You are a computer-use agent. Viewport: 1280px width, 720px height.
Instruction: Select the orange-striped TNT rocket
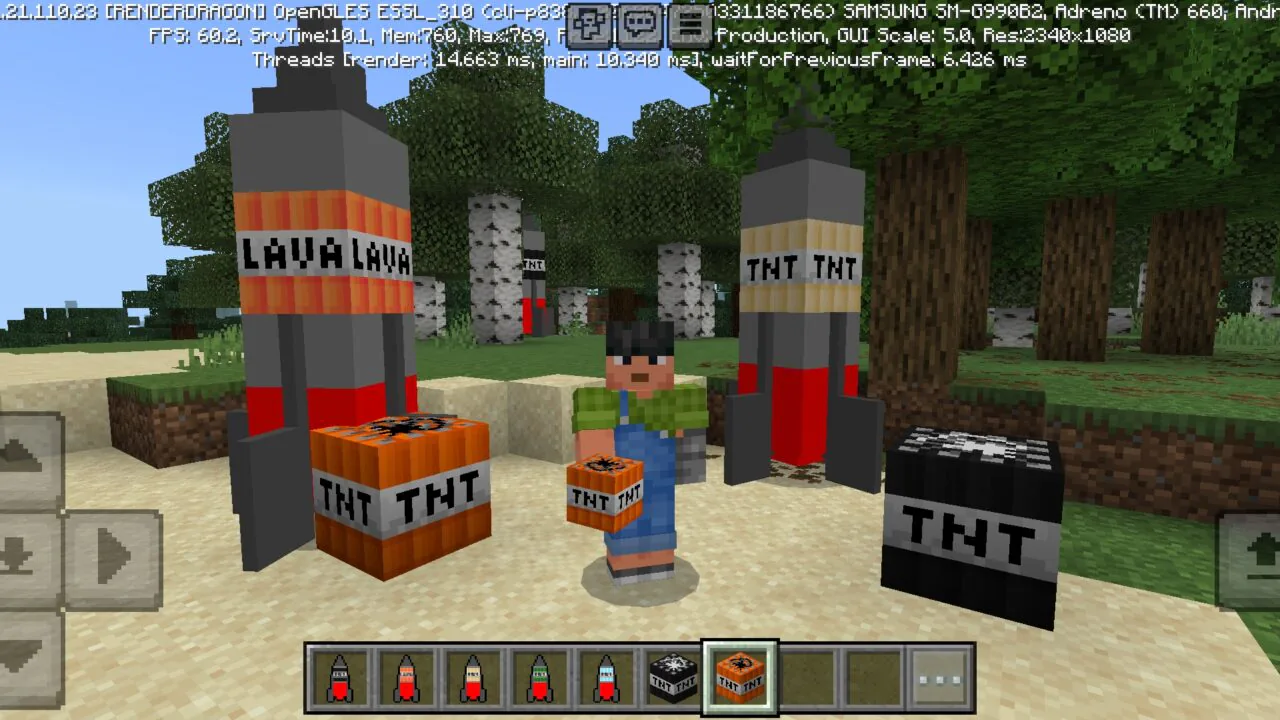coord(406,678)
